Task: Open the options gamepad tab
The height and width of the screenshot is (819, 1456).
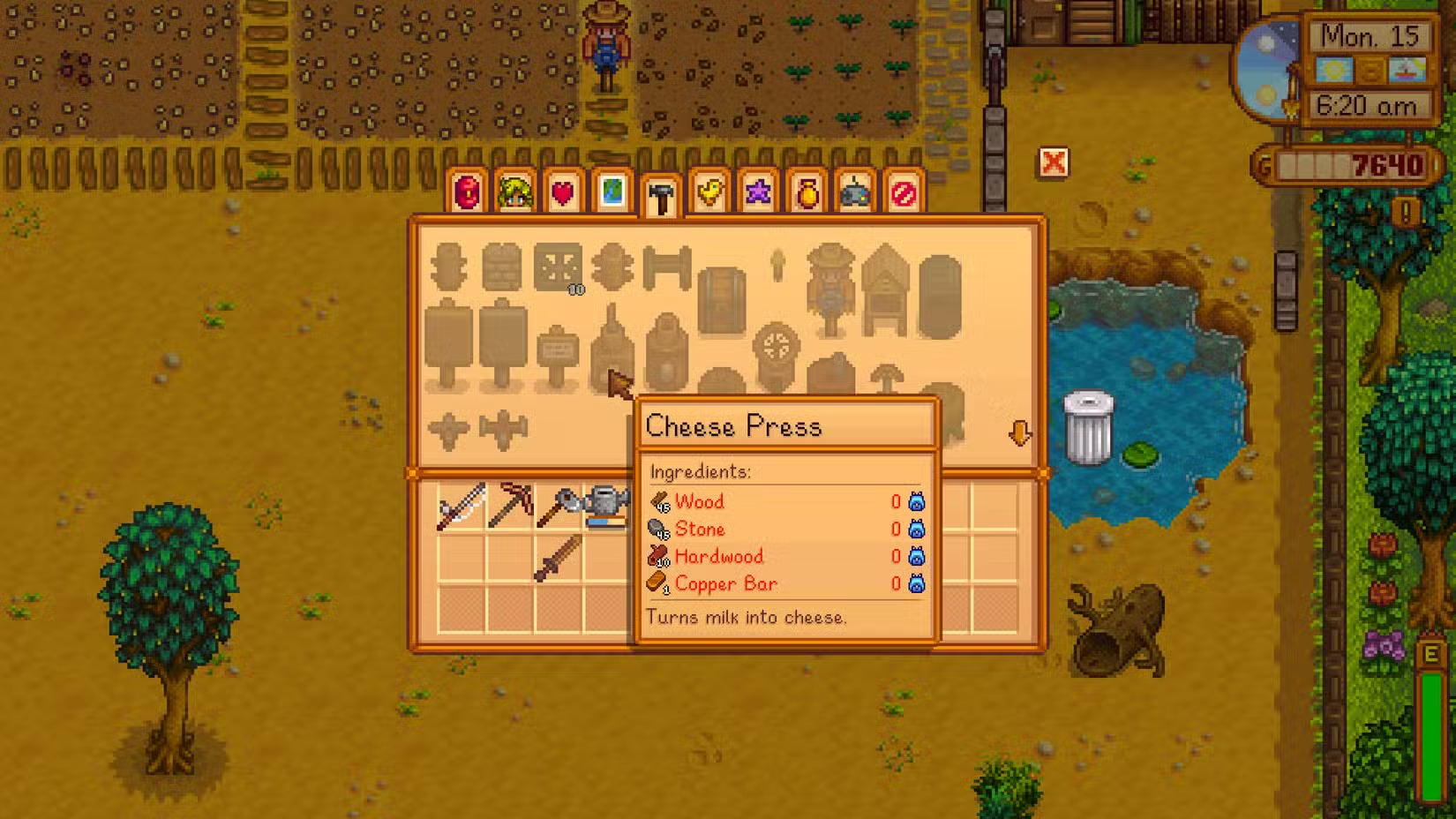Action: pyautogui.click(x=855, y=192)
